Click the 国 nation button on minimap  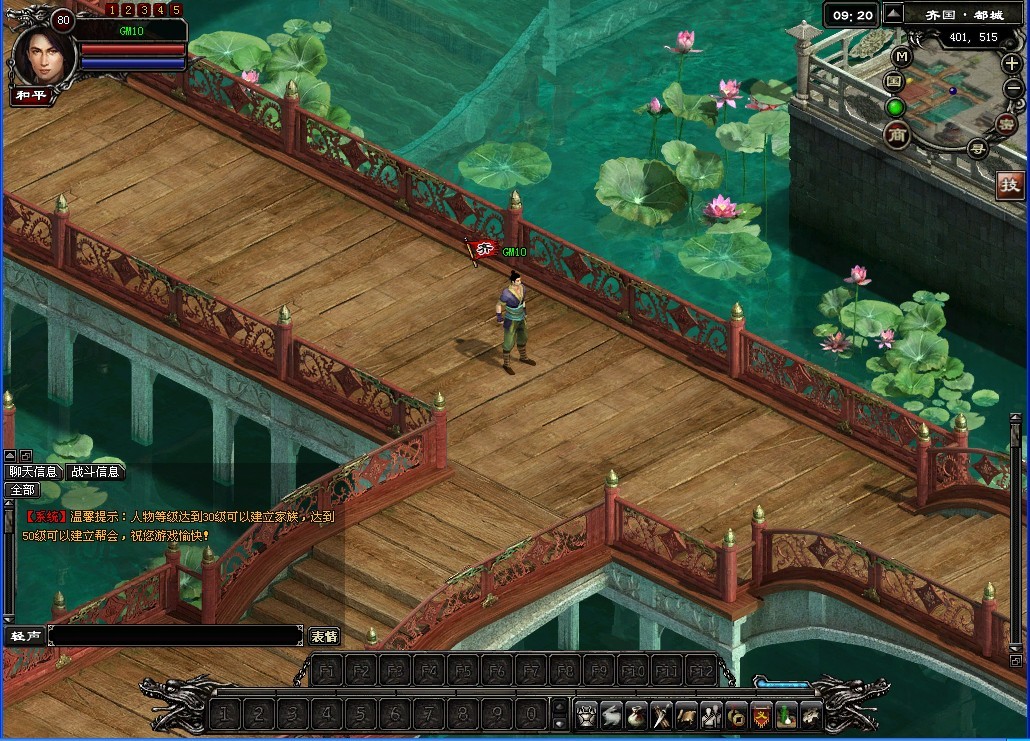pos(894,80)
